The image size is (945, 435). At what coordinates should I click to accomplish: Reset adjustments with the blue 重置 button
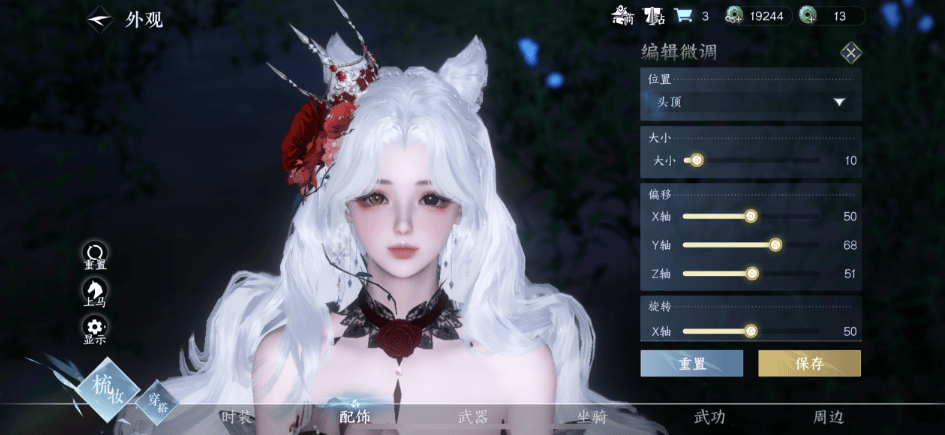[x=691, y=363]
